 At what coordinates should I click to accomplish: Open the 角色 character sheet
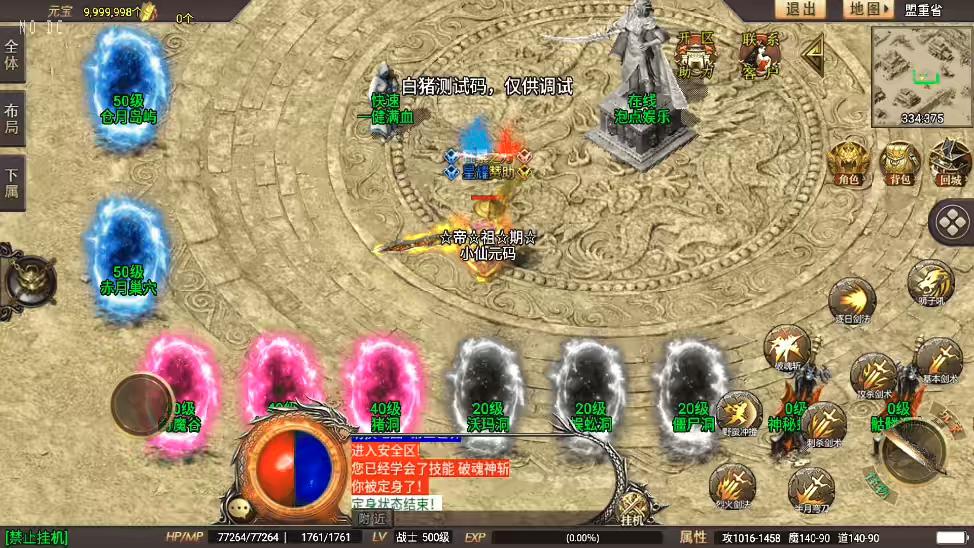pos(848,163)
